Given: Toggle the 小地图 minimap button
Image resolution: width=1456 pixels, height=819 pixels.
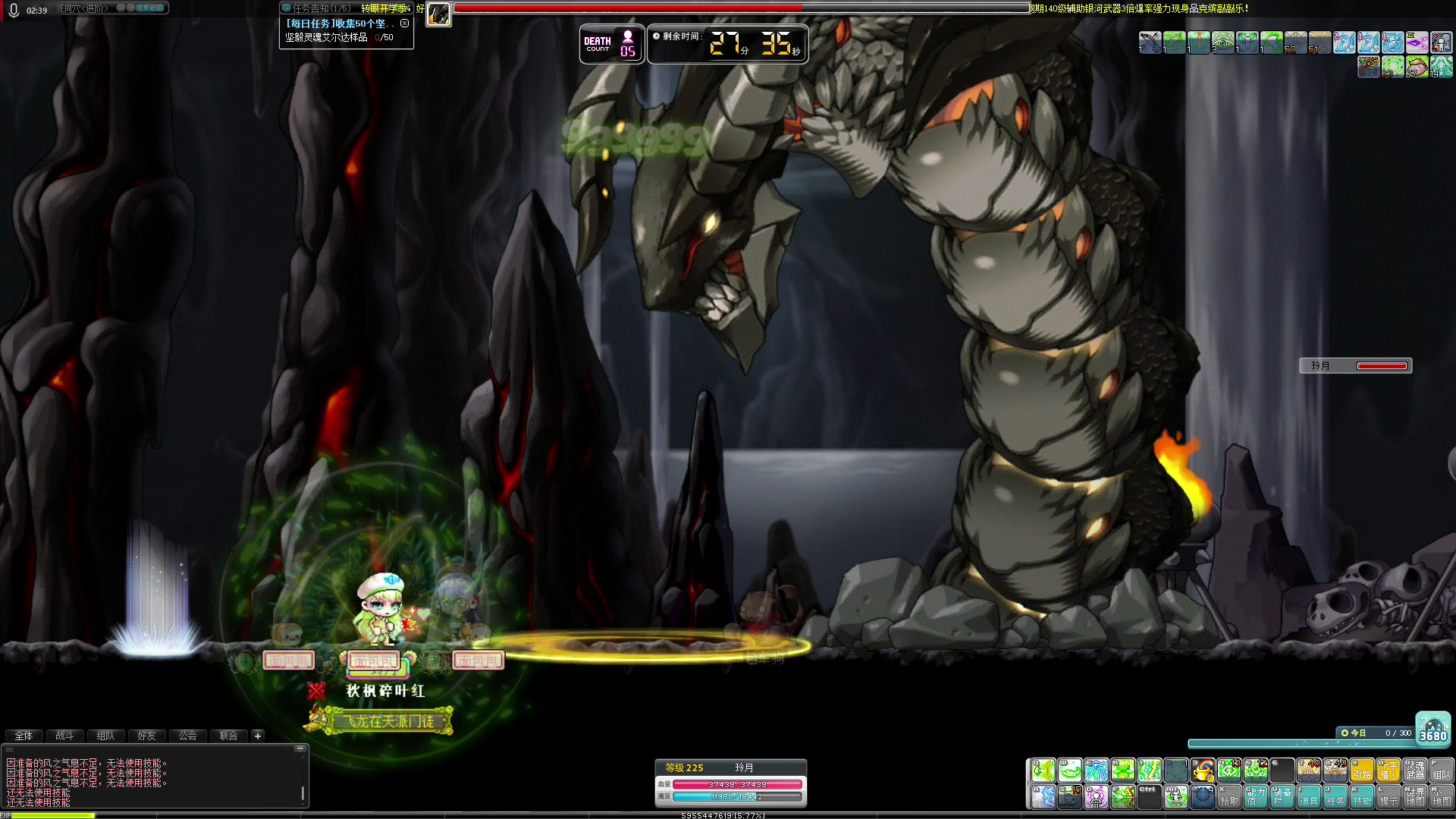Looking at the screenshot, I should pos(1441,797).
